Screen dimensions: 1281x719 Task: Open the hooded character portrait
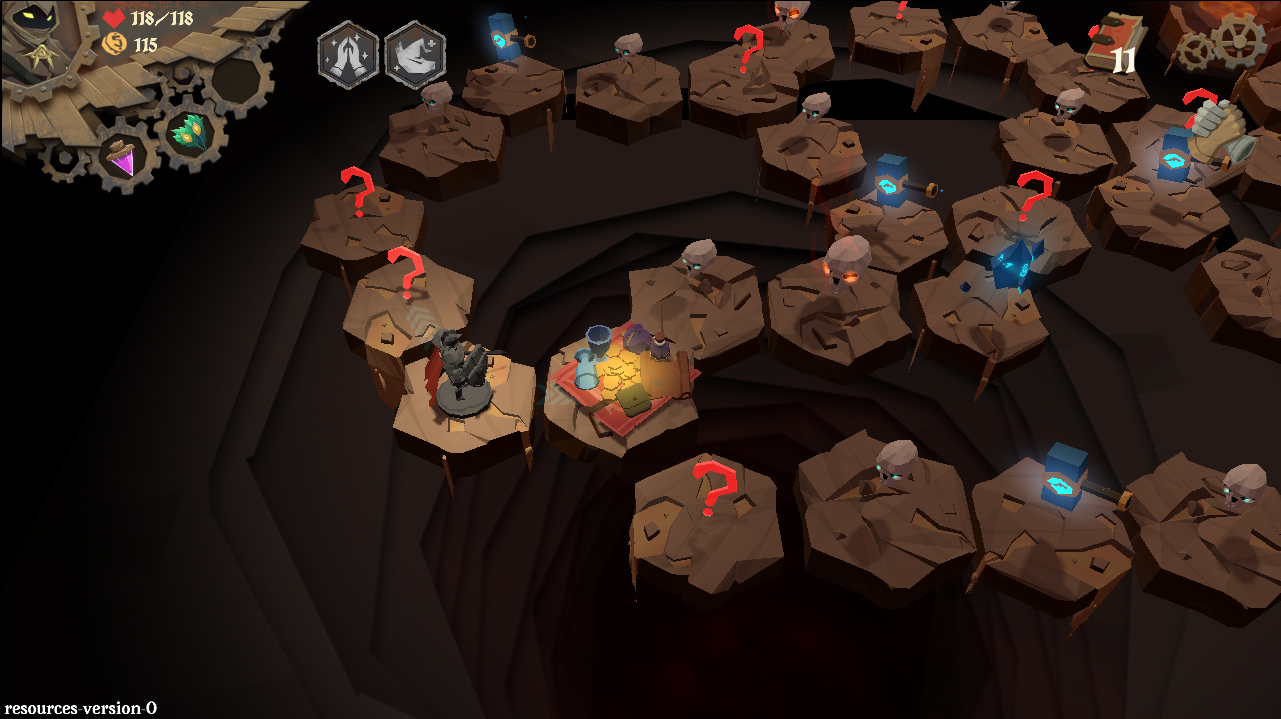(x=38, y=37)
